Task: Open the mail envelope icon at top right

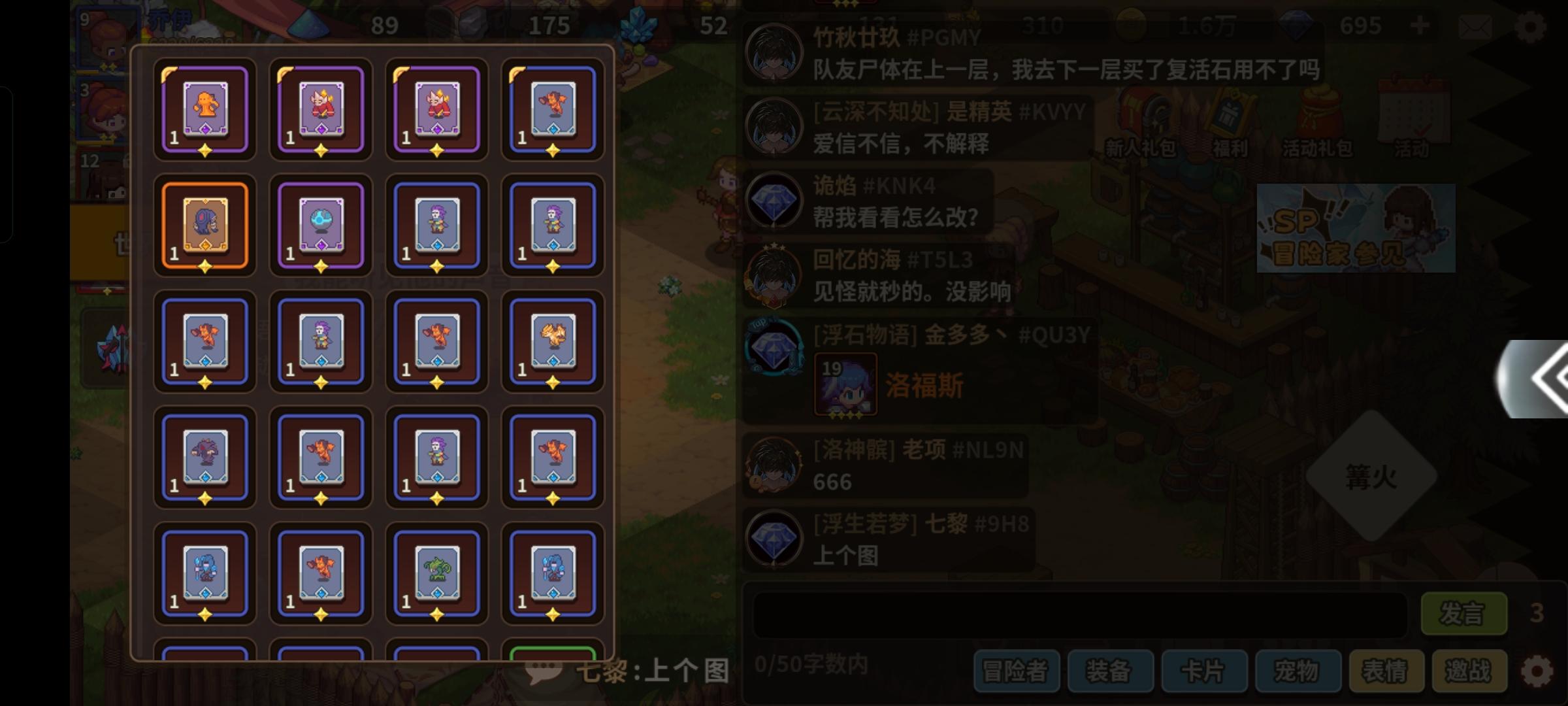Action: pyautogui.click(x=1477, y=27)
